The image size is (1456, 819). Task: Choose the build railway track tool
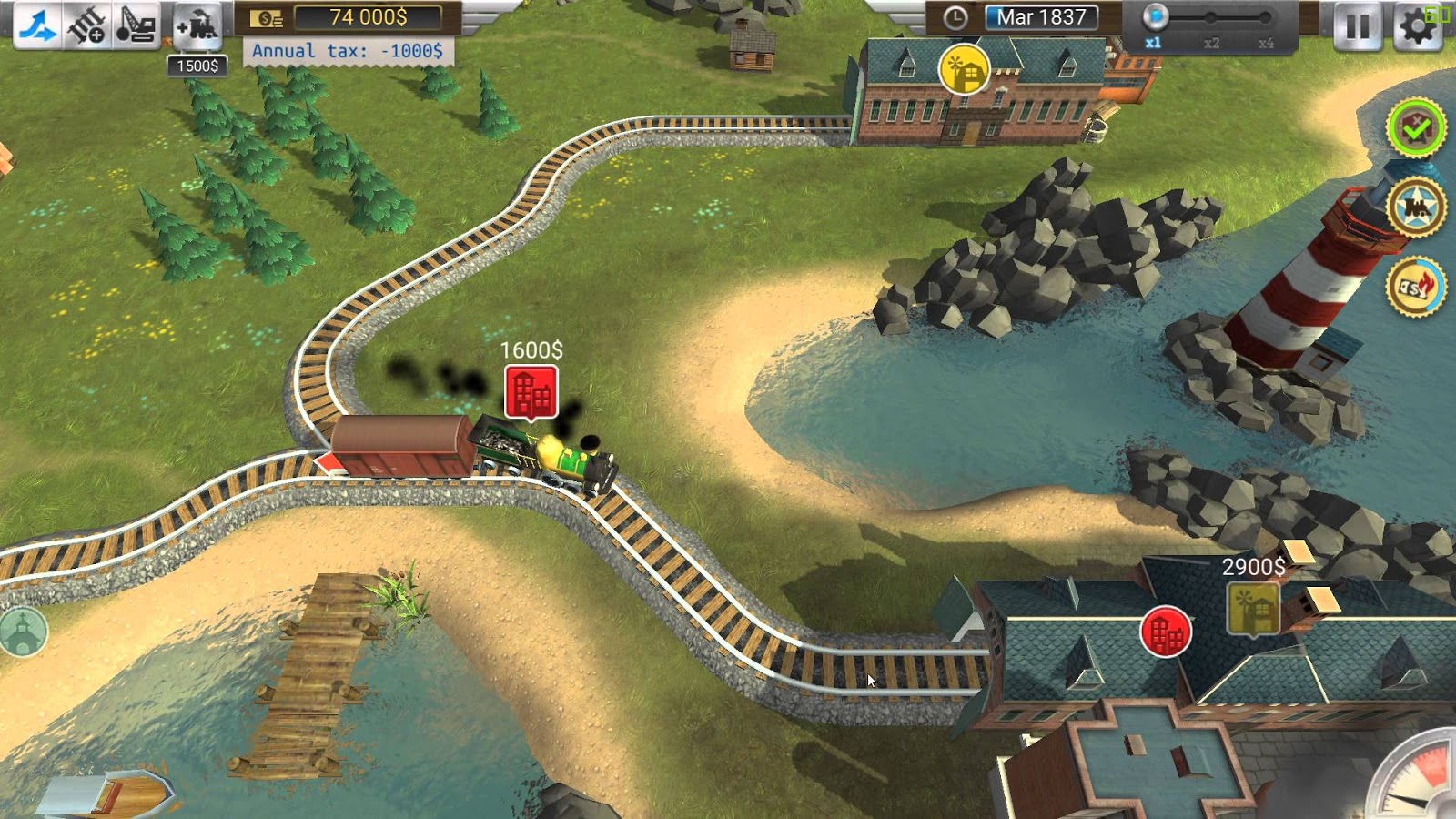coord(87,25)
